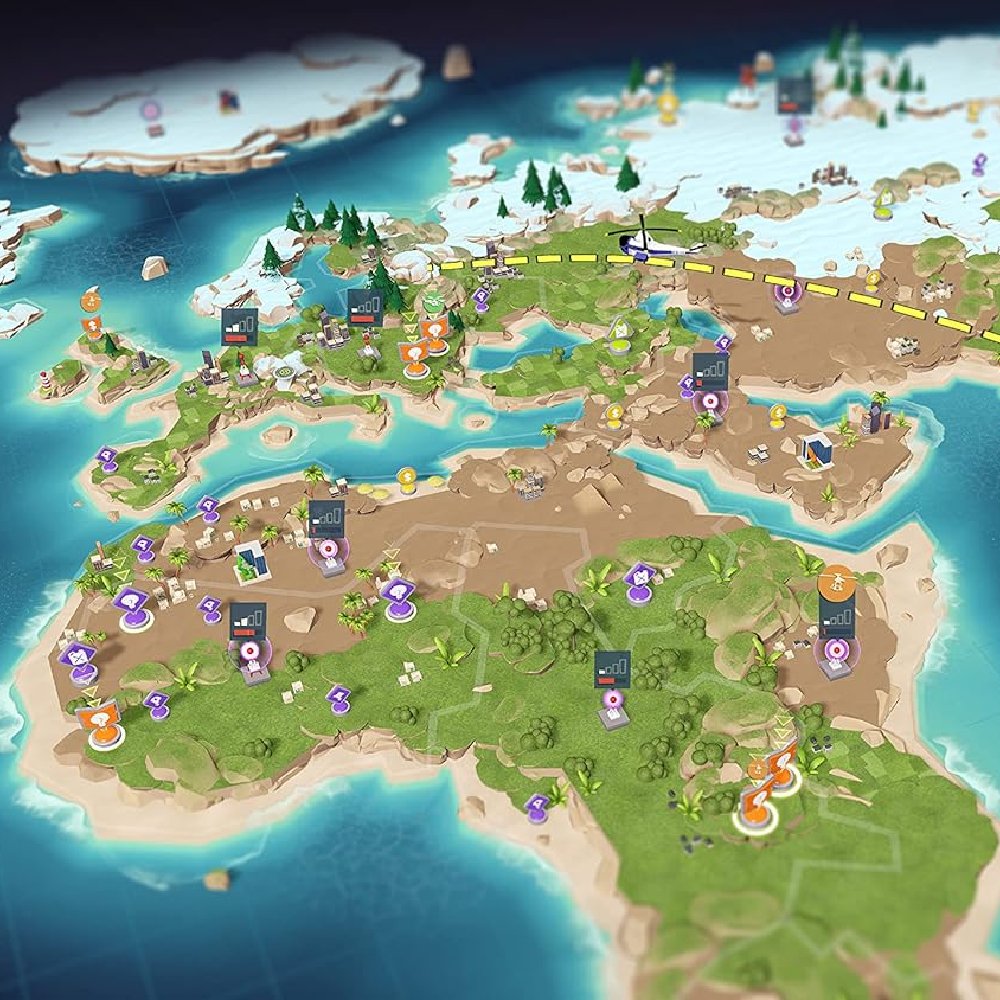Choose the orange scheme marker in West Africa

(104, 716)
